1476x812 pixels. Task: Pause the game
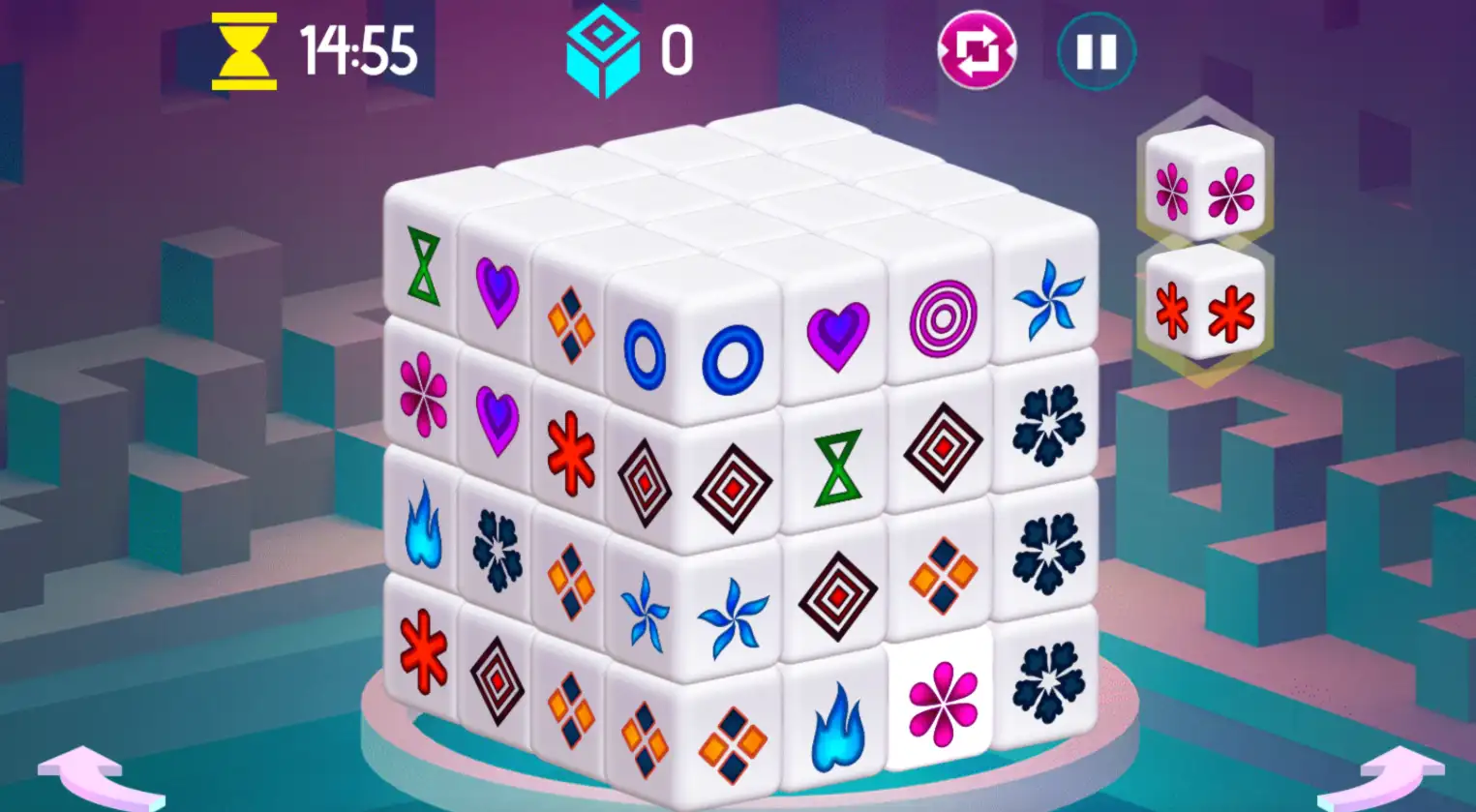coord(1094,53)
